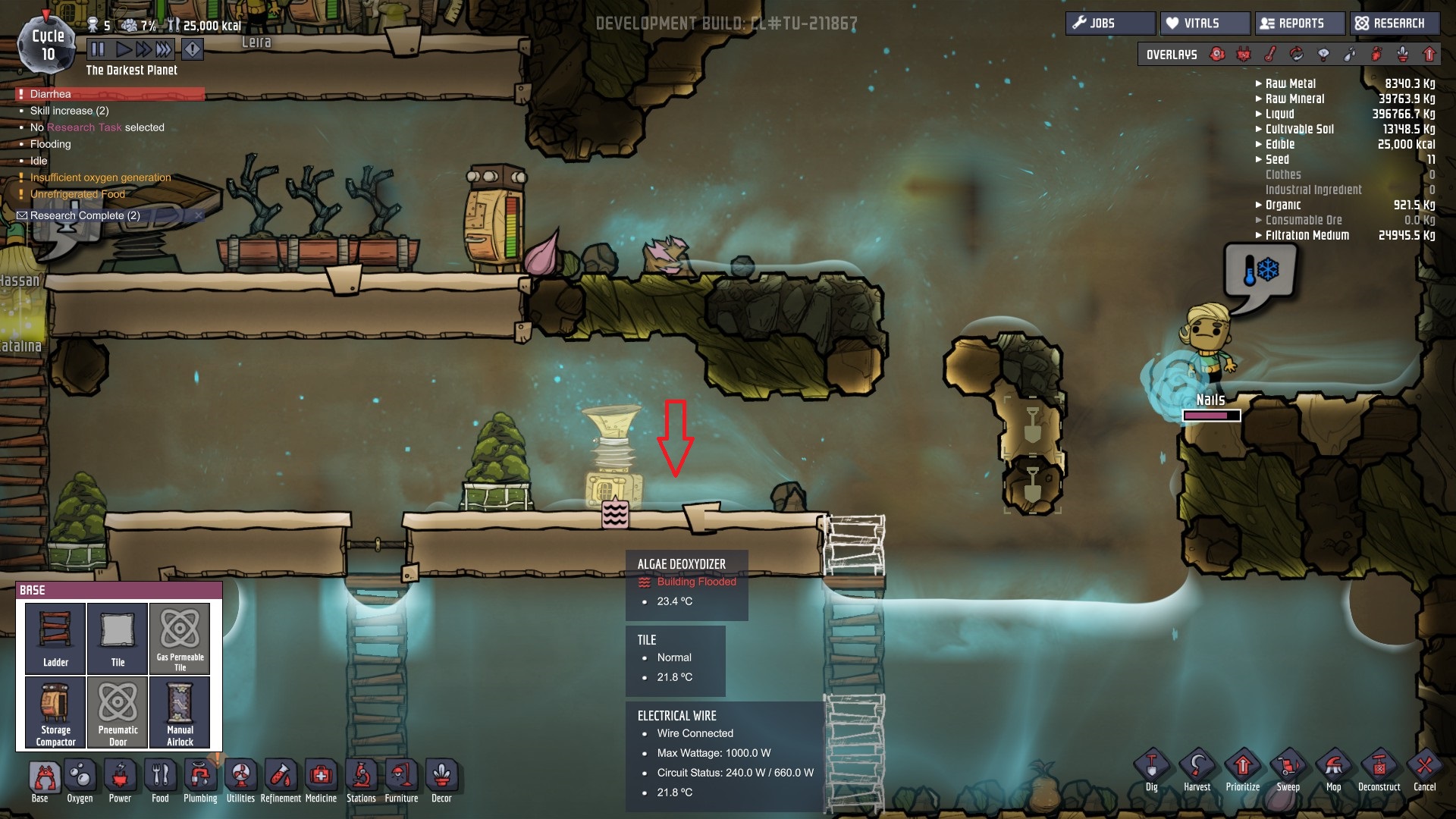Select the Deconstruct tool

coord(1379,770)
